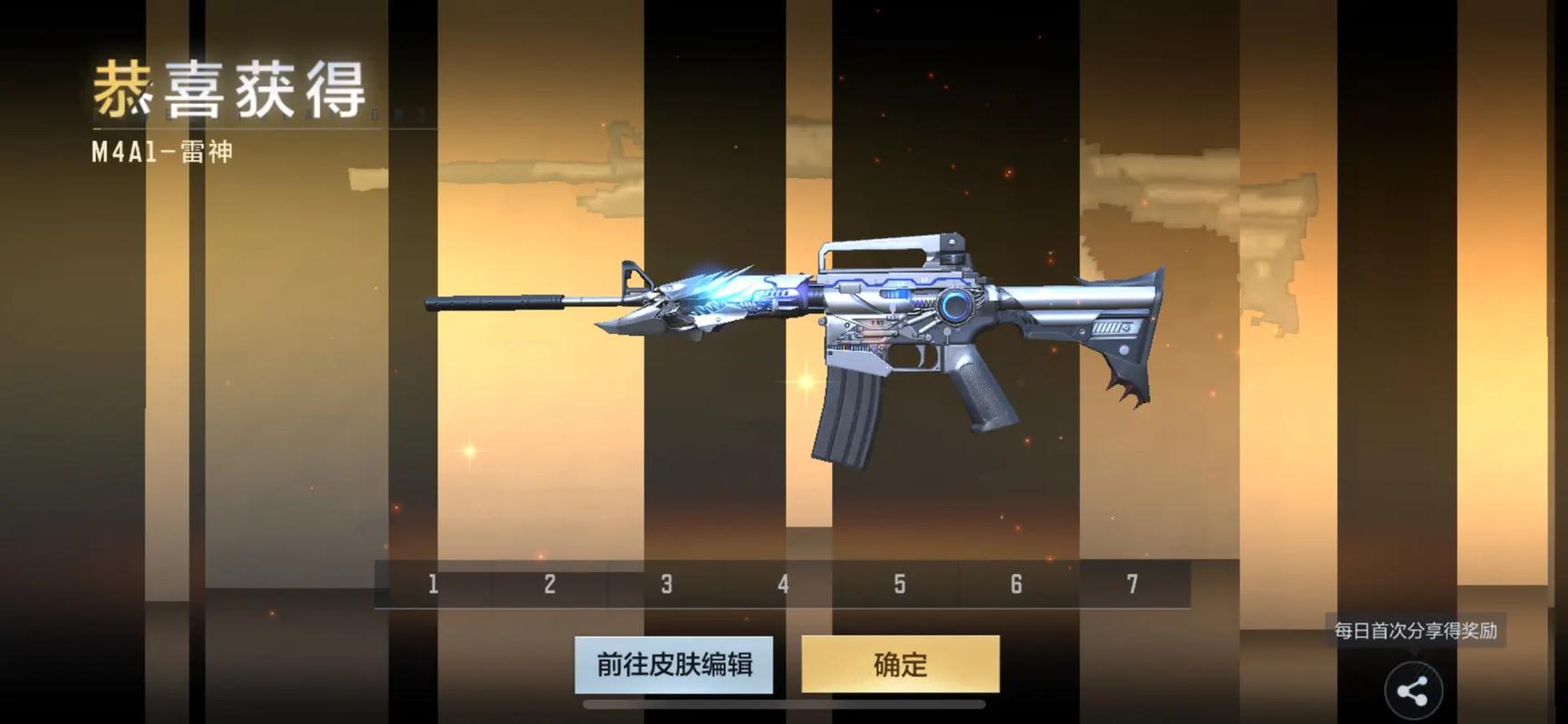
Task: Open reward slot labeled 6
Action: 1016,585
